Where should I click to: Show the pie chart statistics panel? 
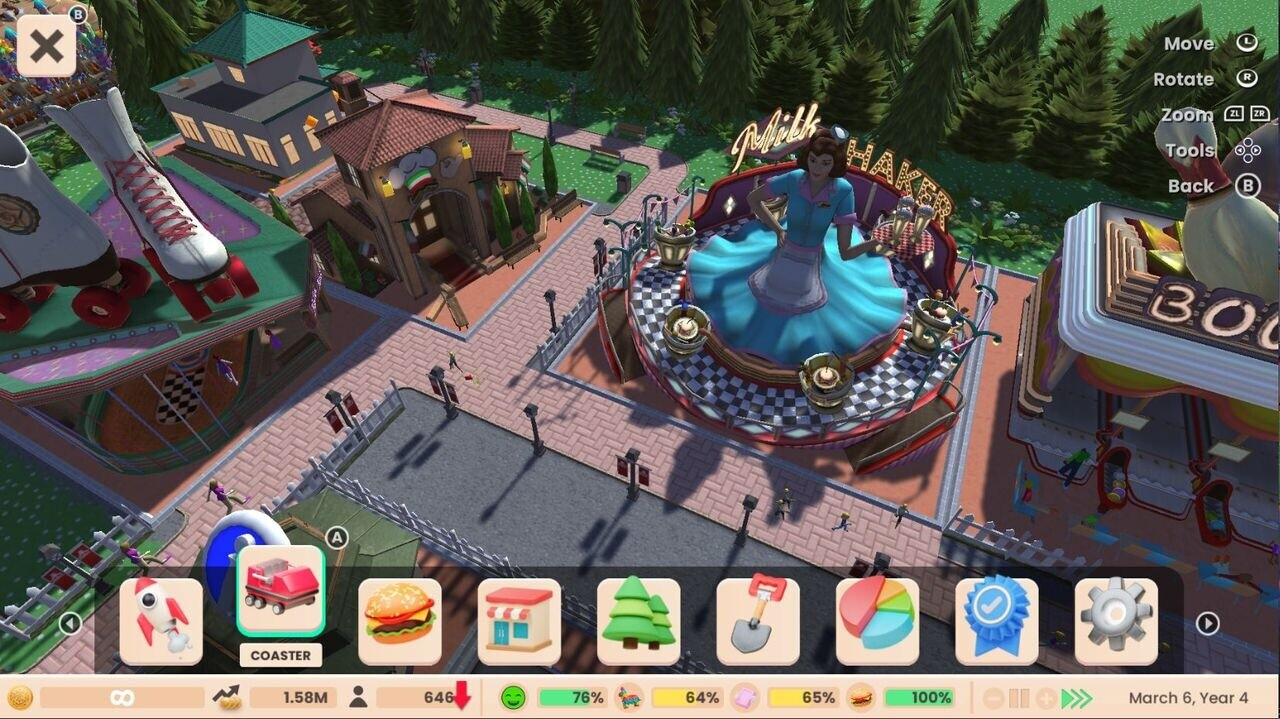(877, 621)
